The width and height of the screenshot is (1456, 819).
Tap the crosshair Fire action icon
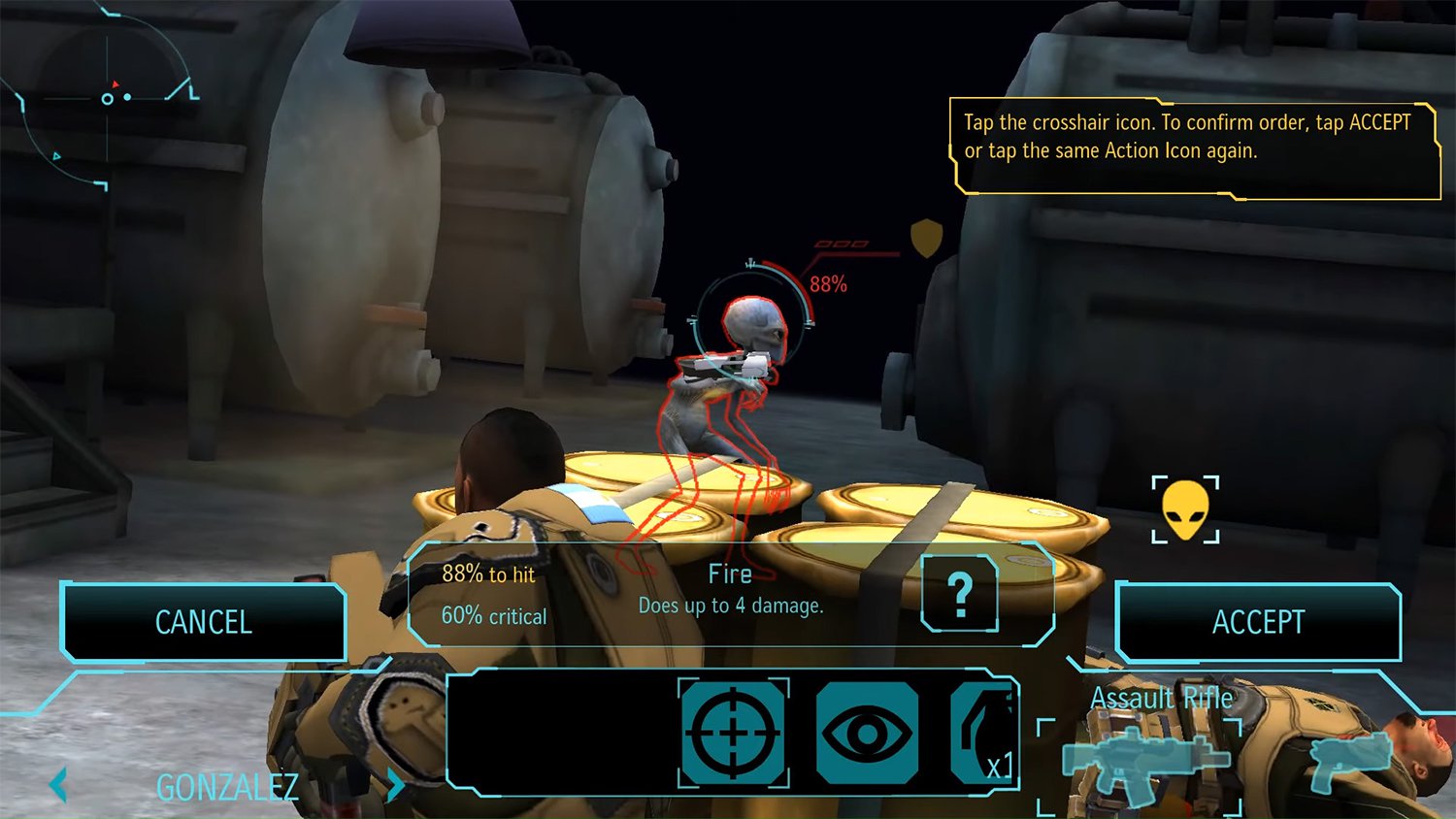[x=733, y=733]
